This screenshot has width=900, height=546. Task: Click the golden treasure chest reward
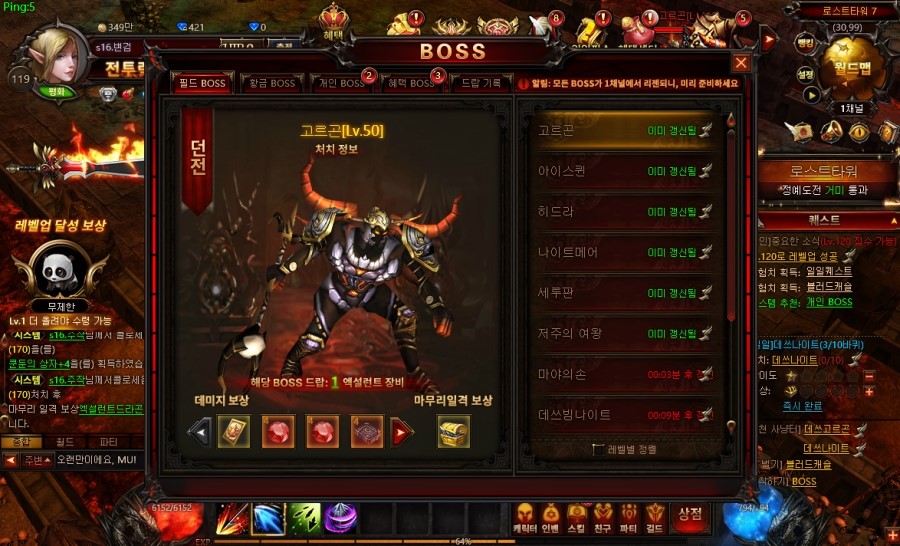pos(454,431)
